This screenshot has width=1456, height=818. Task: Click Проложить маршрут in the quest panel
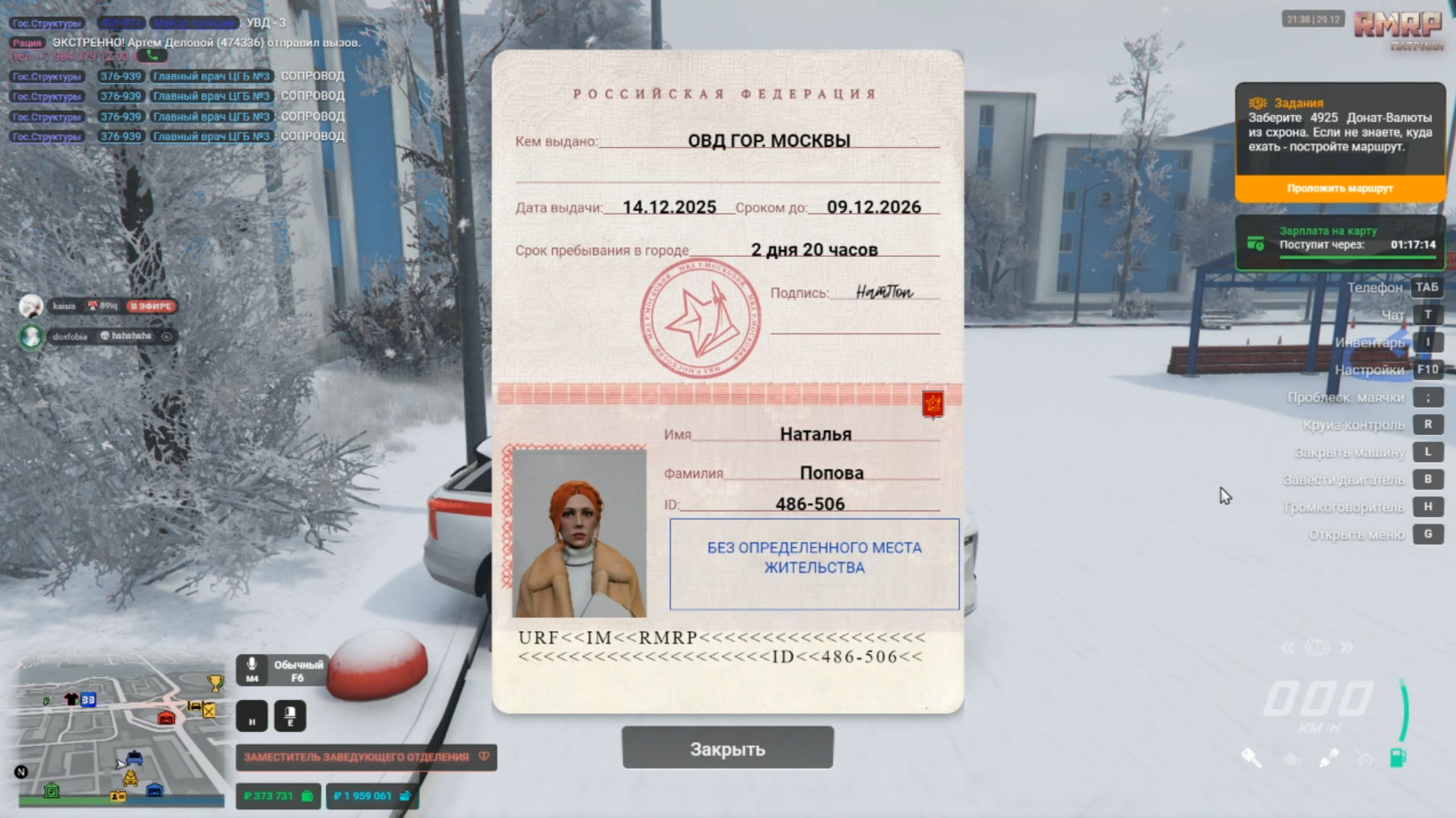pos(1340,187)
